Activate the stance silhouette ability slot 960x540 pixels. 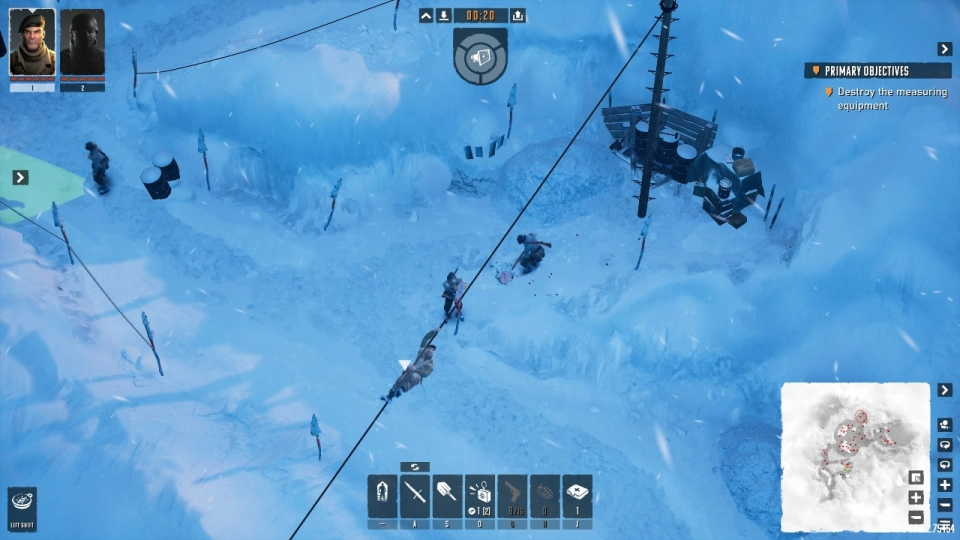click(382, 494)
